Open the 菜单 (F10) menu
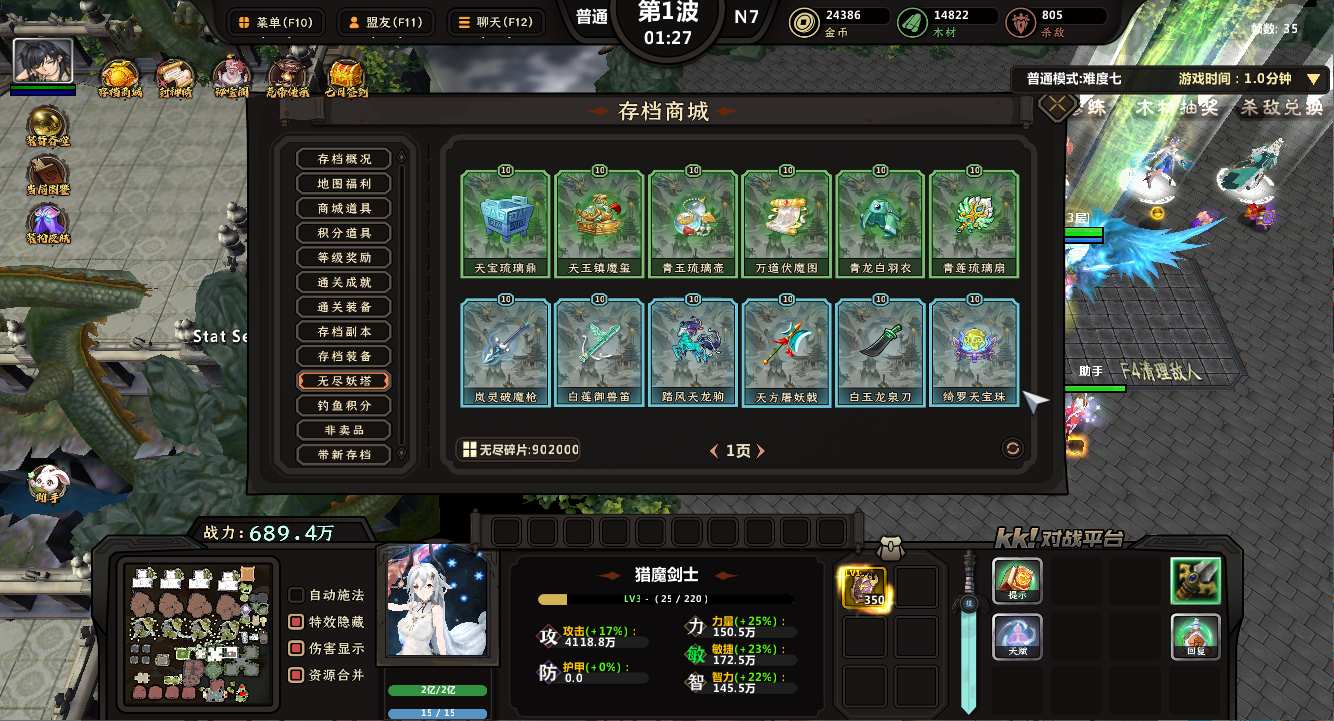The width and height of the screenshot is (1334, 721). pos(272,22)
